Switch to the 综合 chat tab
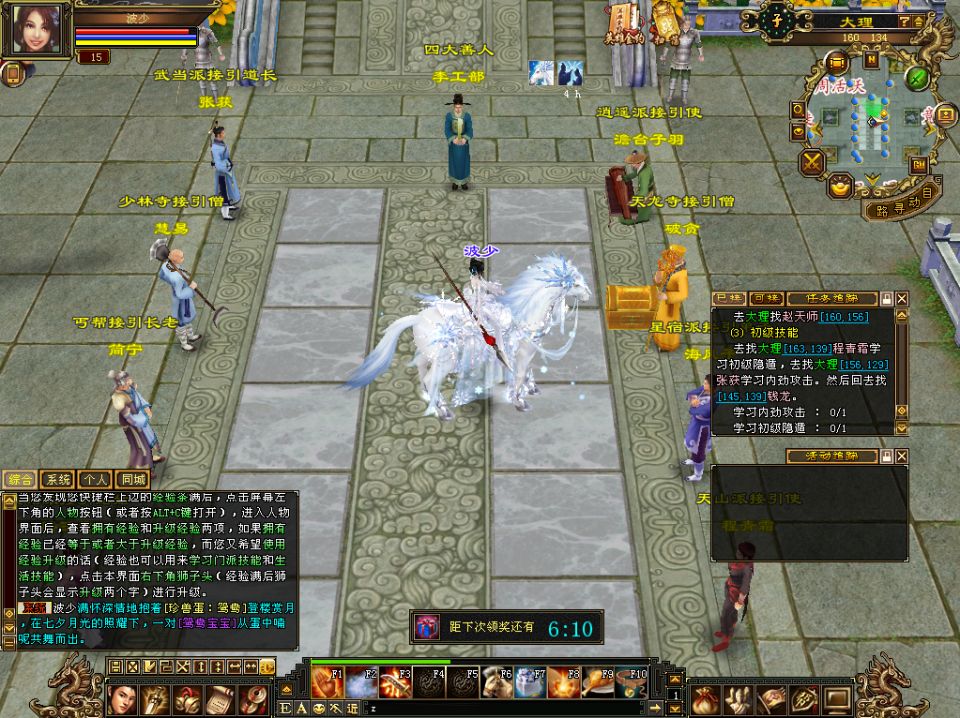 23,480
